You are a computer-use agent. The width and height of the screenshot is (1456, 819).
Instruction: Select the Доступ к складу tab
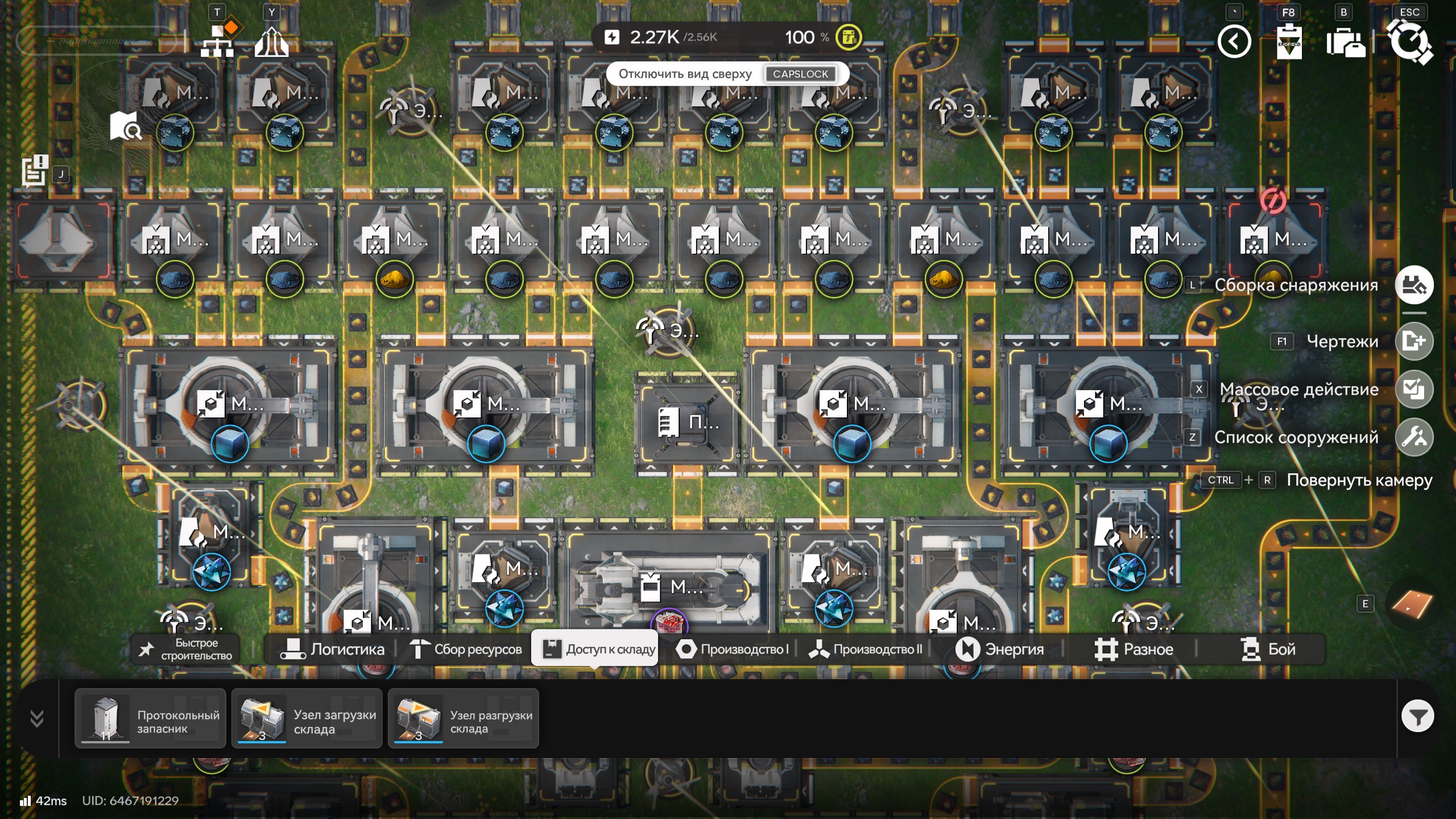(x=595, y=649)
